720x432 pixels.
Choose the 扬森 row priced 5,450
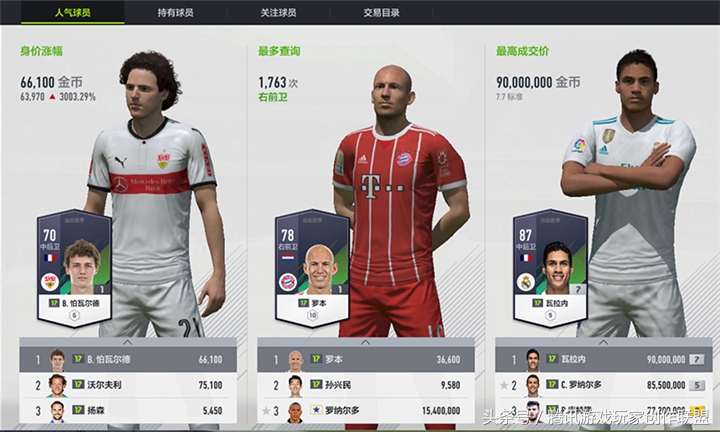click(128, 409)
